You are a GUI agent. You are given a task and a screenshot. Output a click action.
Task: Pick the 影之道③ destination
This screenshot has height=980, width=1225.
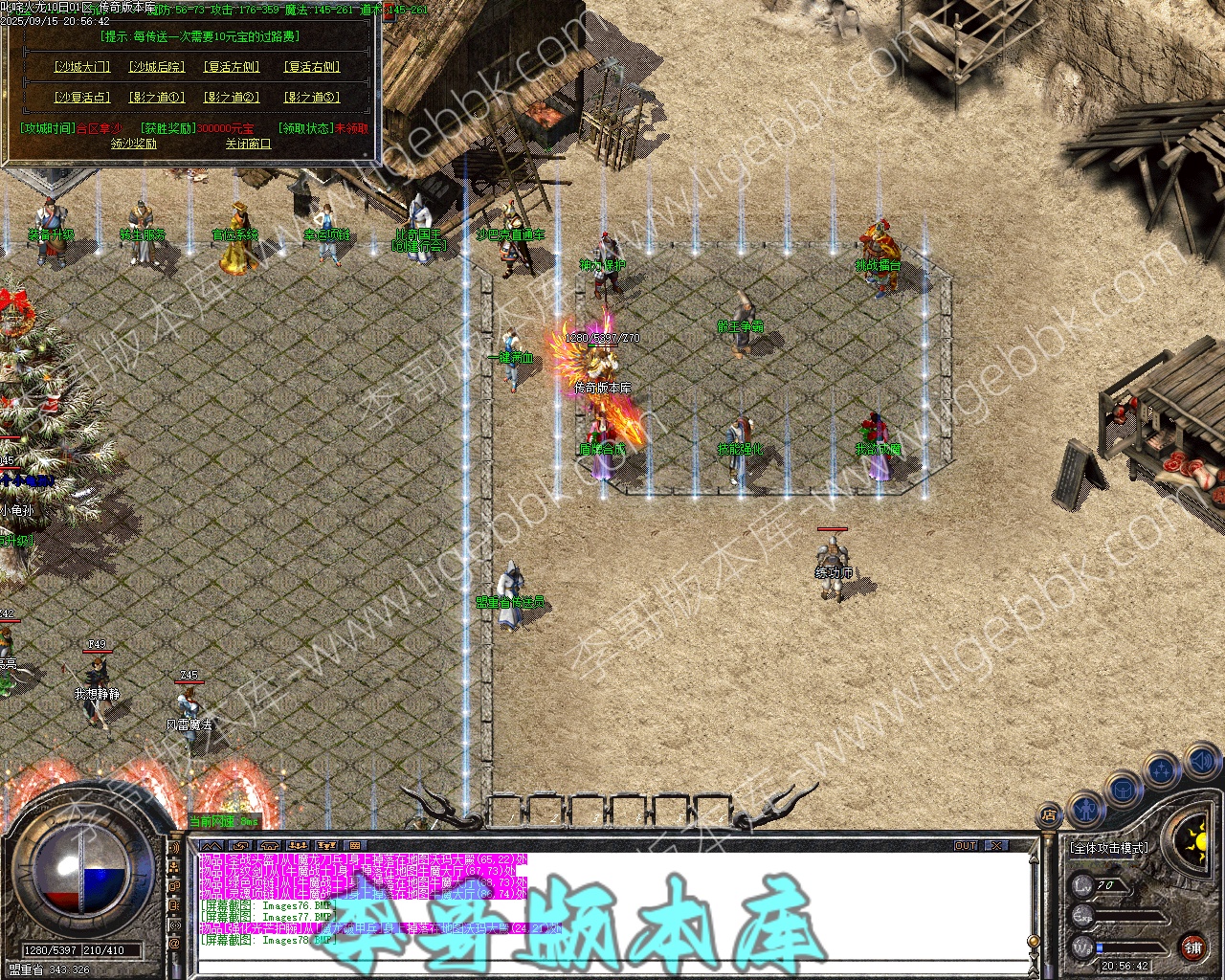point(312,97)
